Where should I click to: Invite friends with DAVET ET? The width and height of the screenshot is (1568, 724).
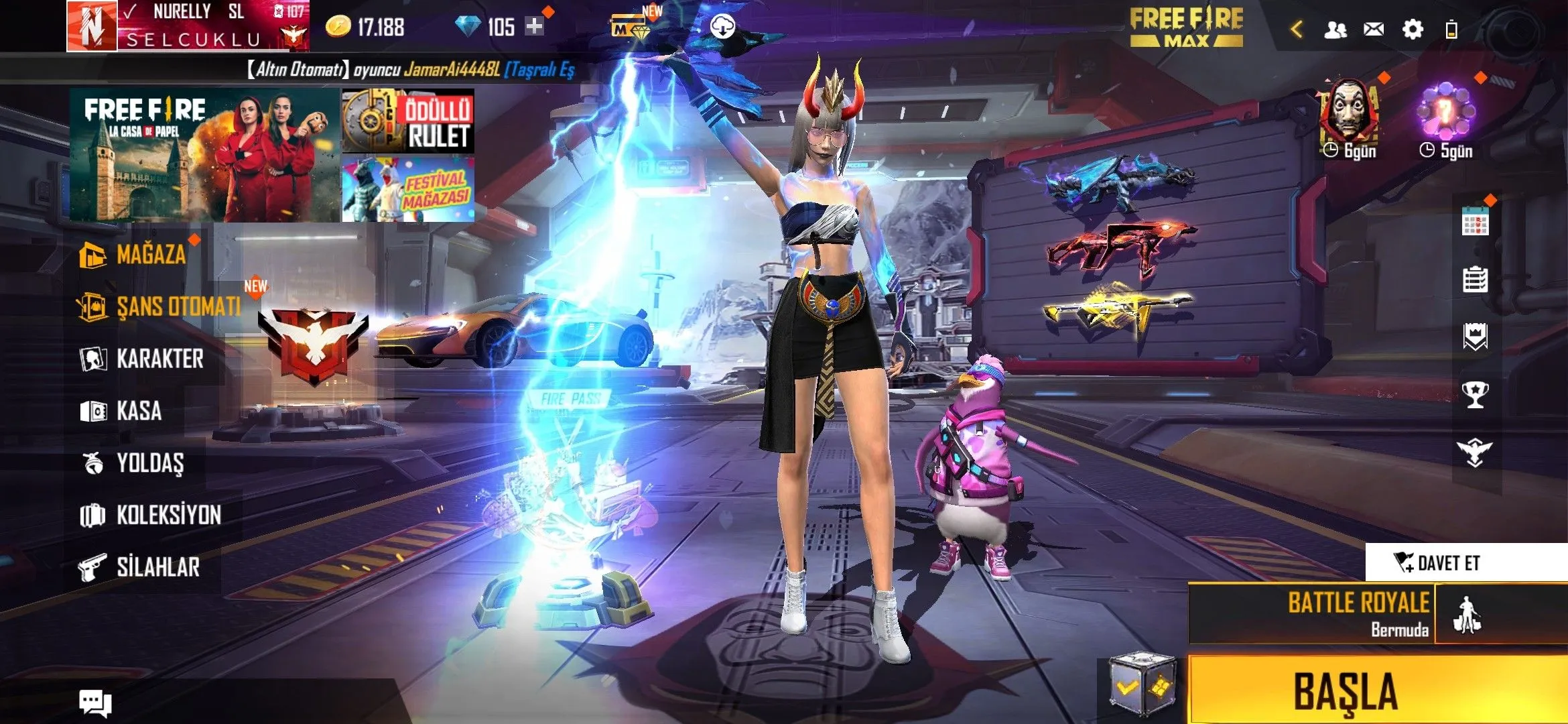pyautogui.click(x=1441, y=562)
